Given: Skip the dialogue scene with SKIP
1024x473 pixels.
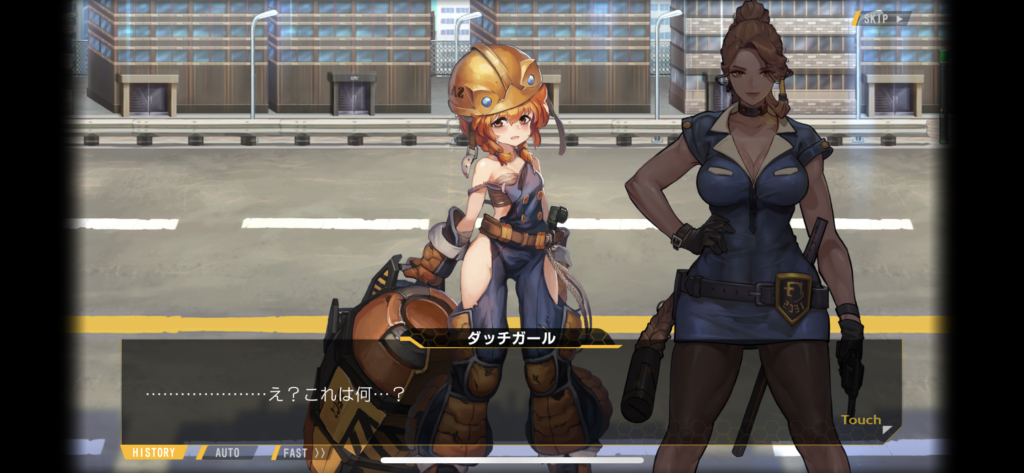Looking at the screenshot, I should tap(880, 18).
